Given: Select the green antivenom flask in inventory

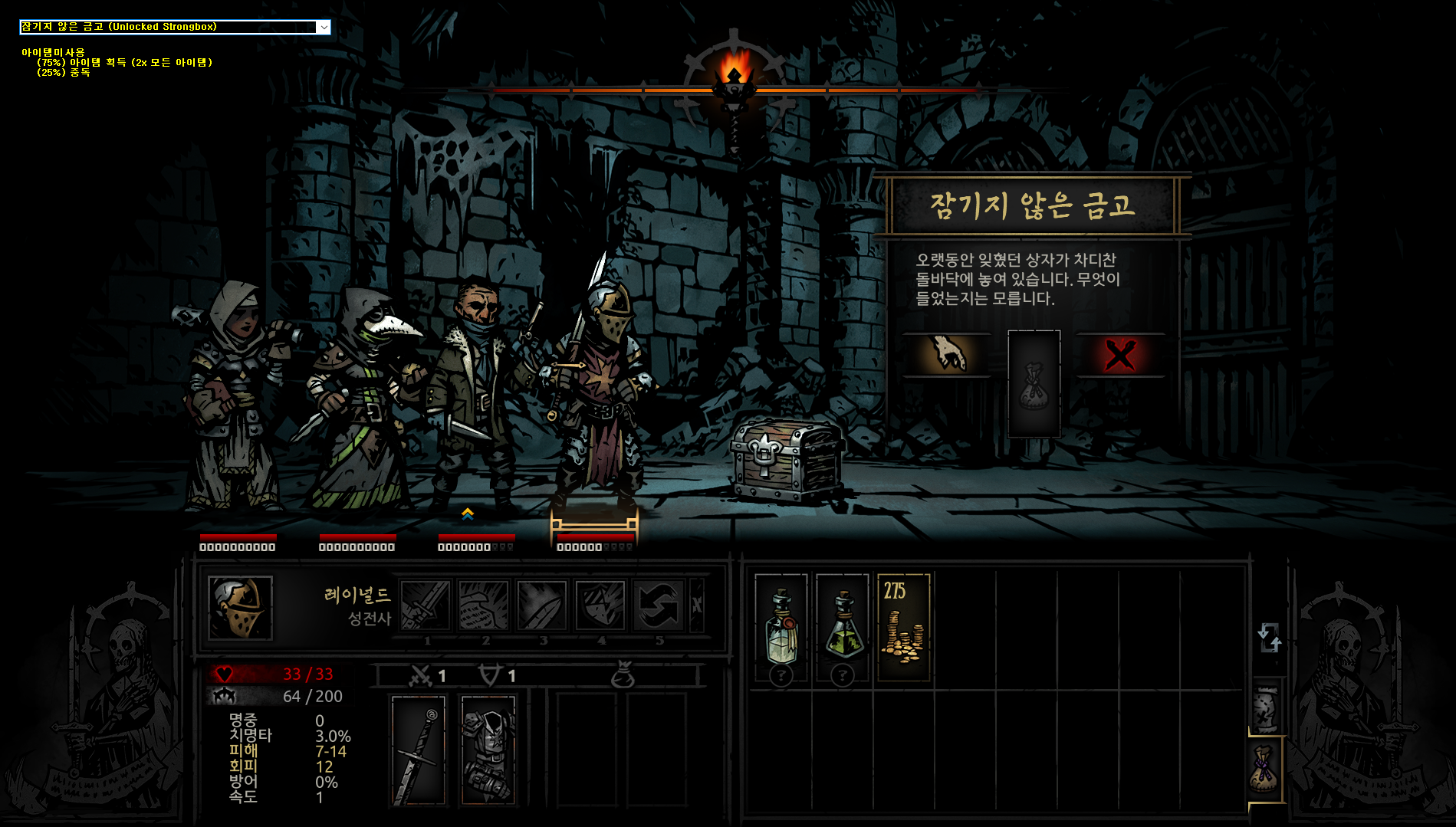Looking at the screenshot, I should 843,627.
